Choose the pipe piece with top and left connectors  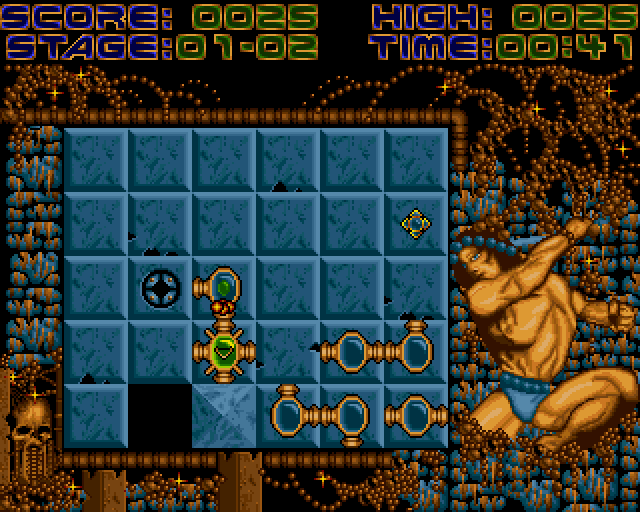(x=414, y=350)
